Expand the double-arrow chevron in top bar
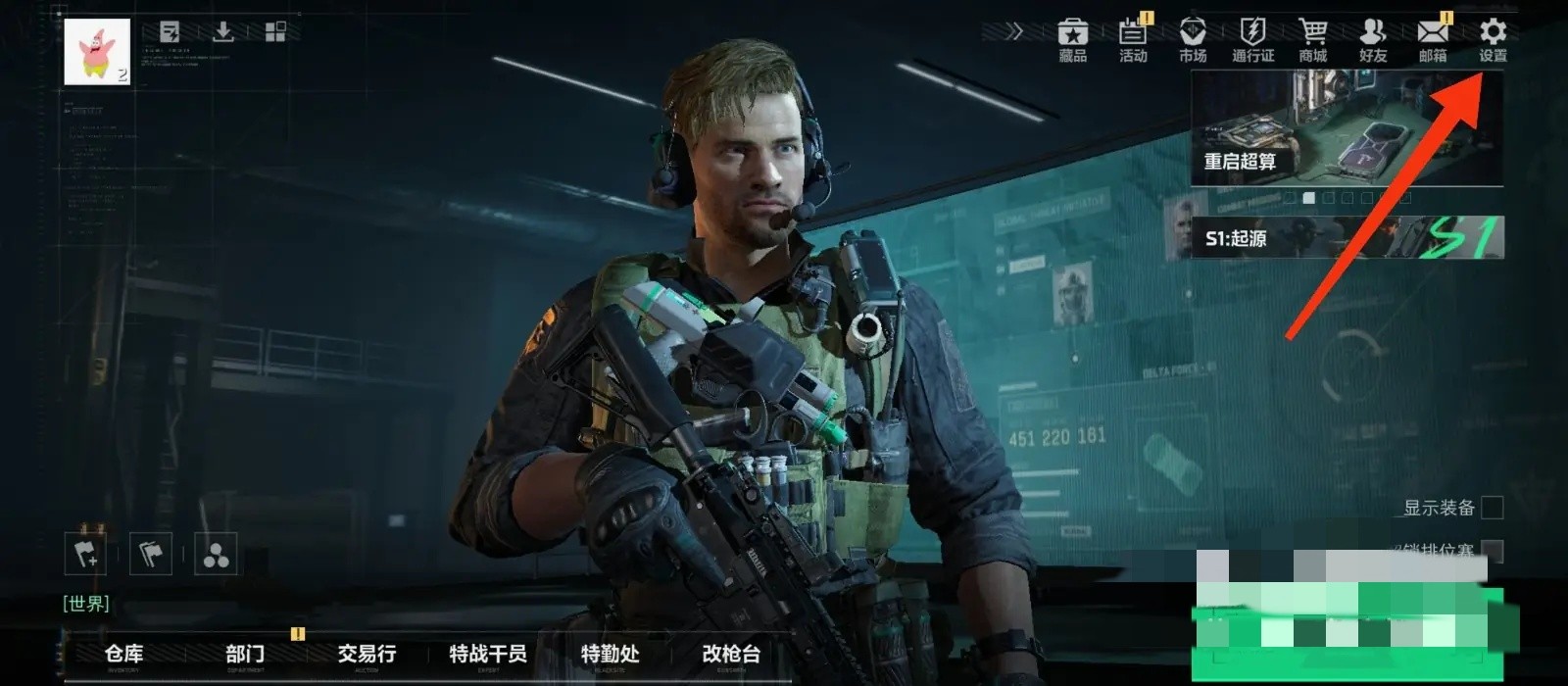This screenshot has height=686, width=1568. click(1014, 31)
